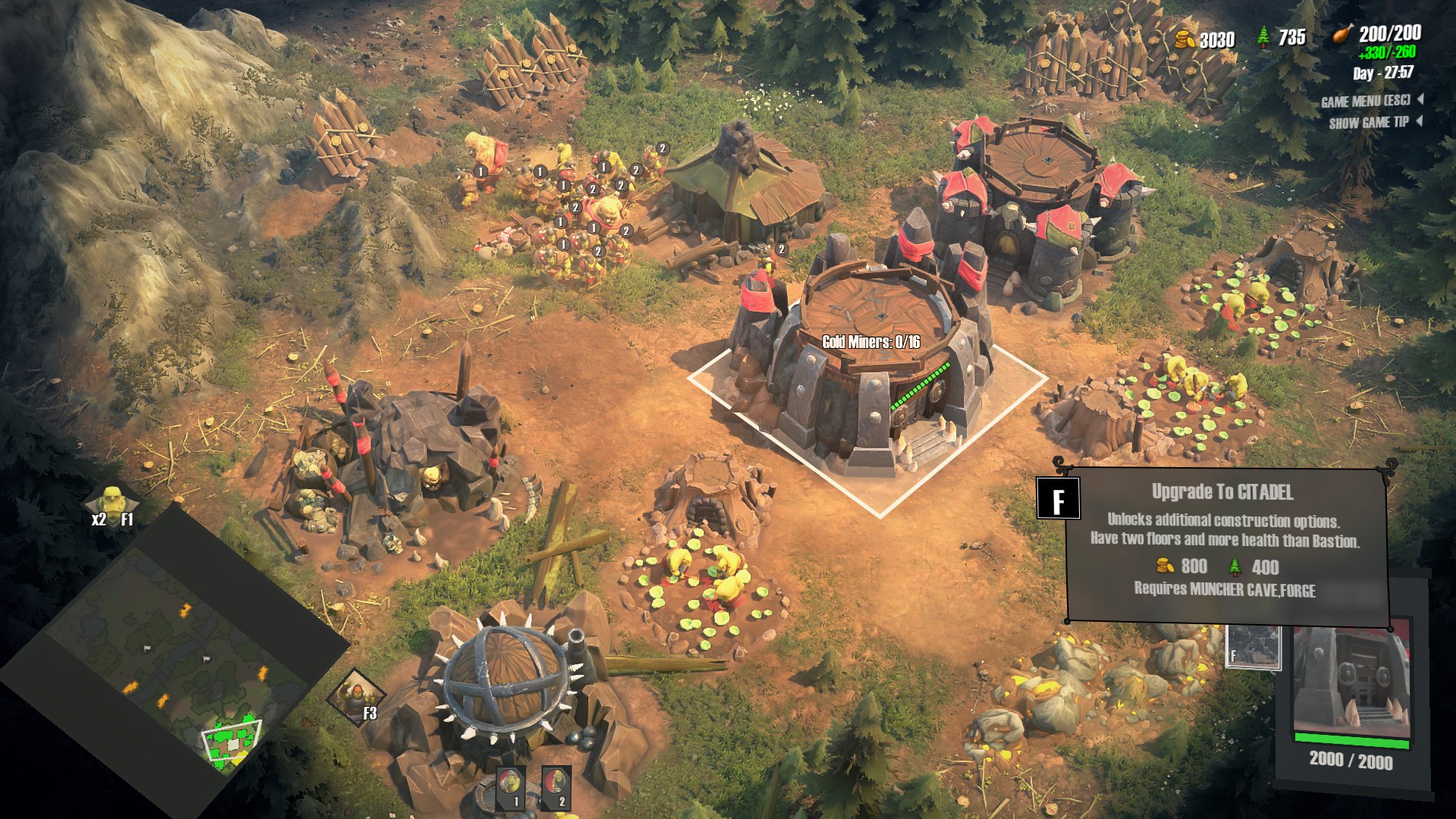The height and width of the screenshot is (819, 1456).
Task: Open the Game Menu
Action: pyautogui.click(x=1365, y=101)
